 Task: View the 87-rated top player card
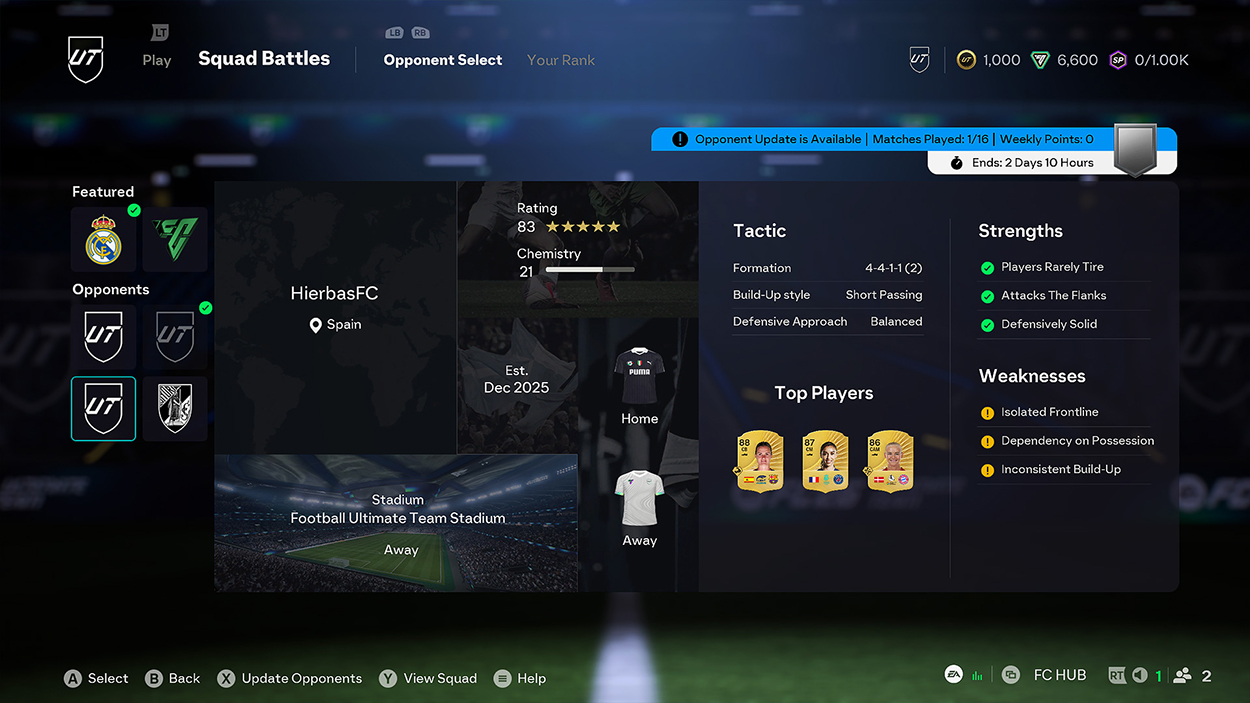point(825,461)
